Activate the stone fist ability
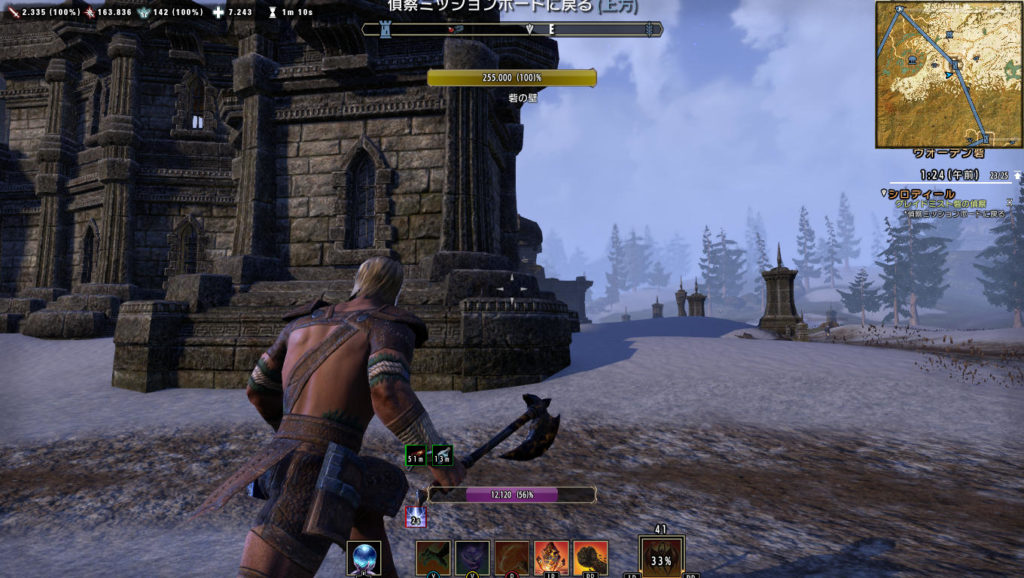The width and height of the screenshot is (1024, 578). click(590, 557)
